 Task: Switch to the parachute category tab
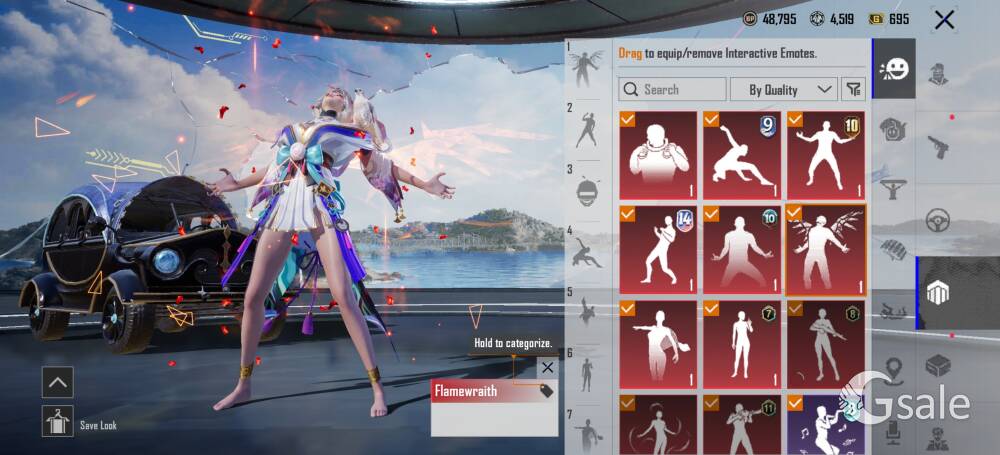click(893, 187)
